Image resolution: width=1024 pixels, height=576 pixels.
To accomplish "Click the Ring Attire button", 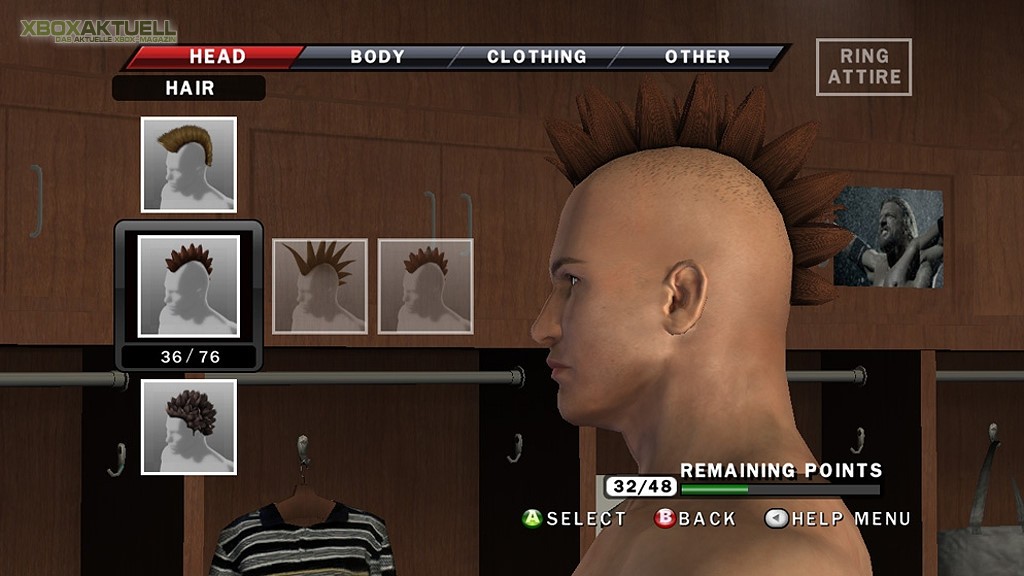I will [863, 67].
